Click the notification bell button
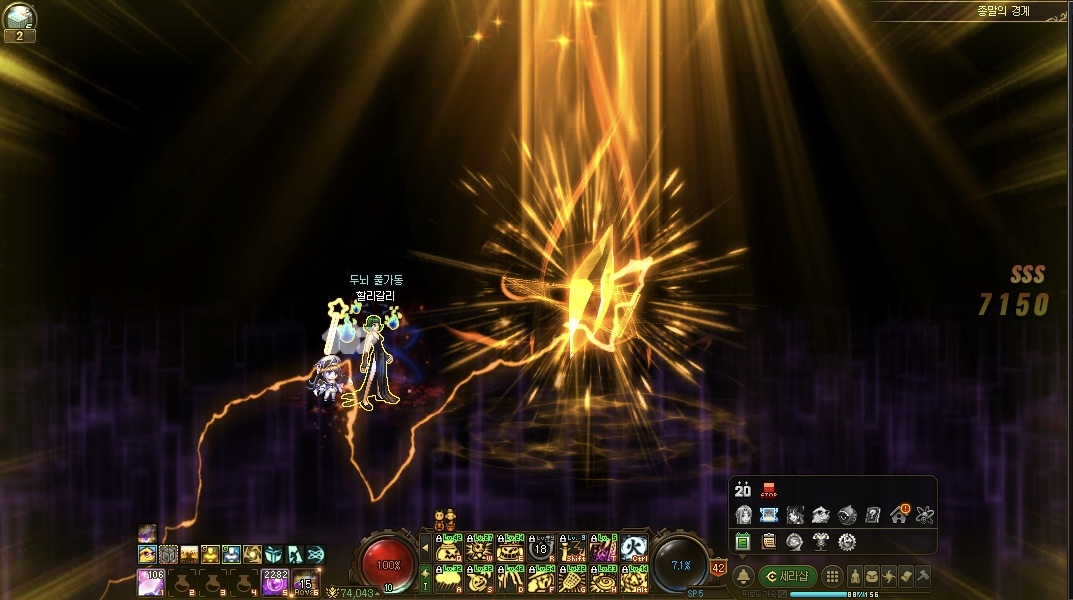The height and width of the screenshot is (600, 1073). pyautogui.click(x=743, y=576)
